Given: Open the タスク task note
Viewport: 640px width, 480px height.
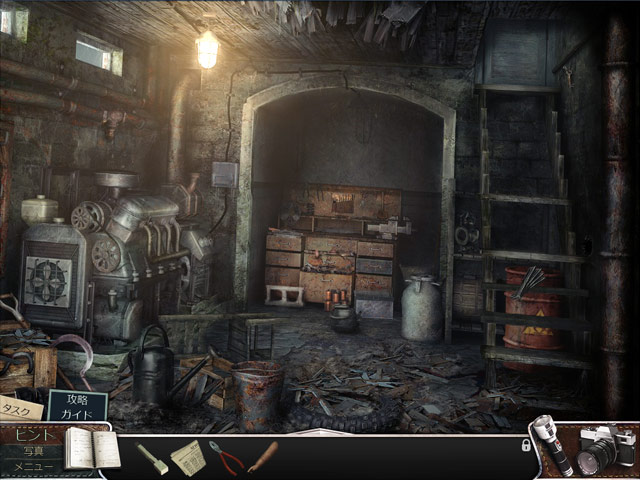Looking at the screenshot, I should point(18,408).
